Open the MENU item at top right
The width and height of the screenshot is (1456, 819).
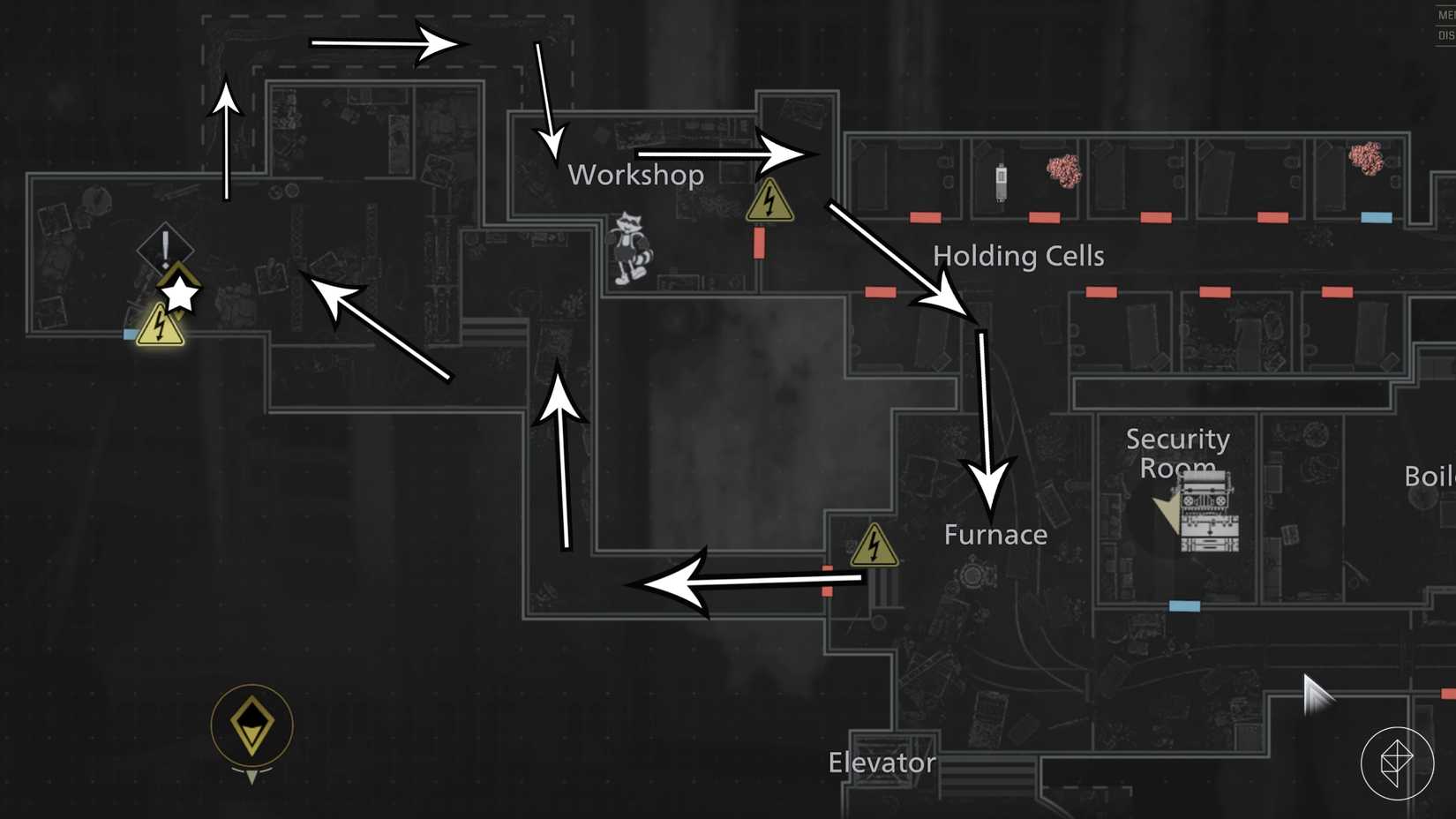coord(1447,14)
